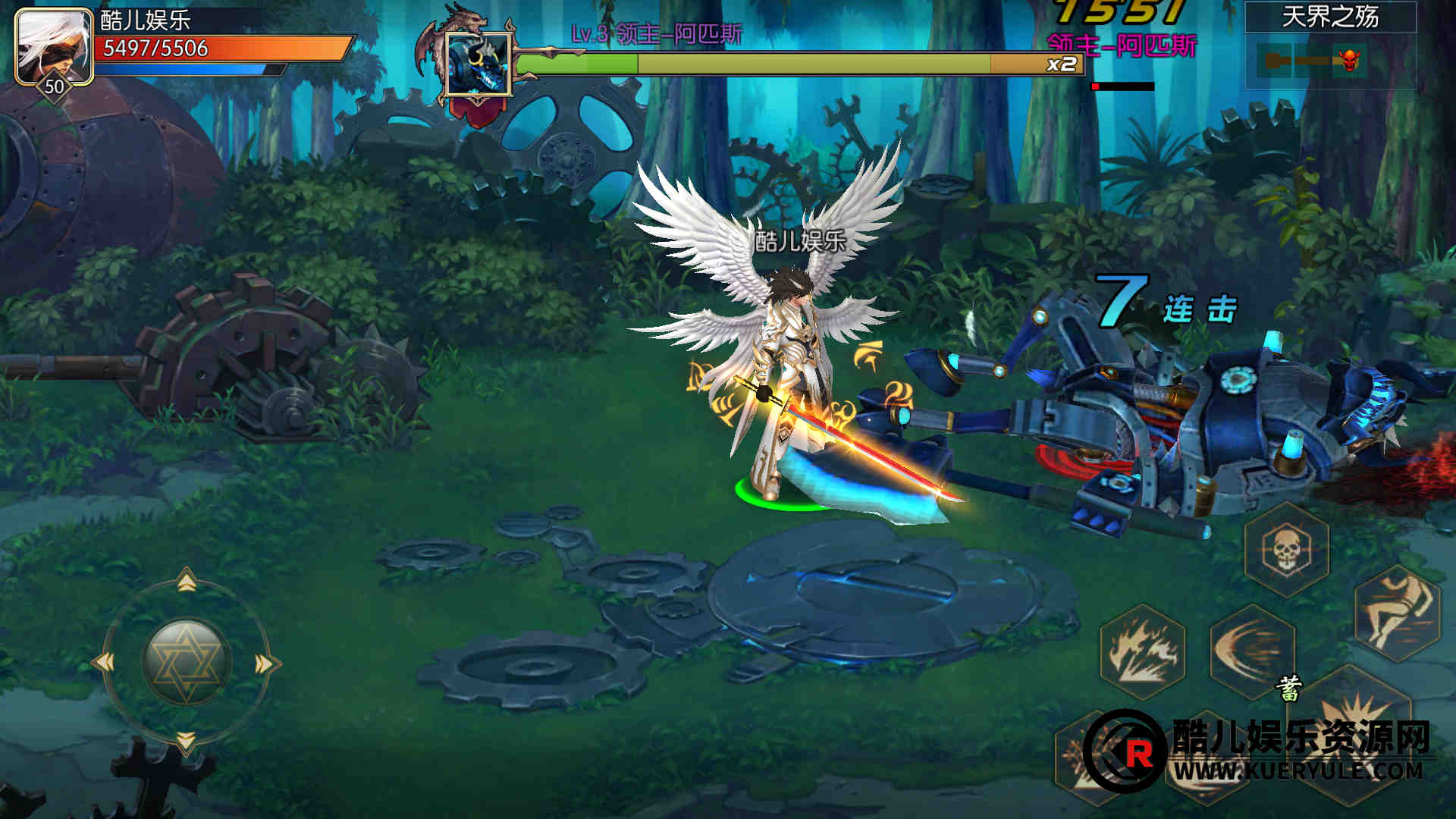
Task: Click the 天界之殇 stage title panel
Action: coord(1330,17)
